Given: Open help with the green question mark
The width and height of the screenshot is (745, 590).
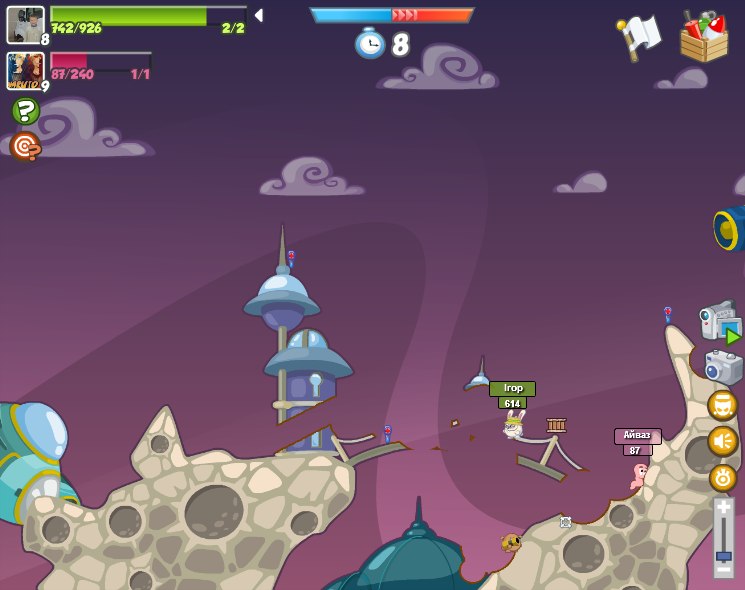Looking at the screenshot, I should (x=26, y=110).
